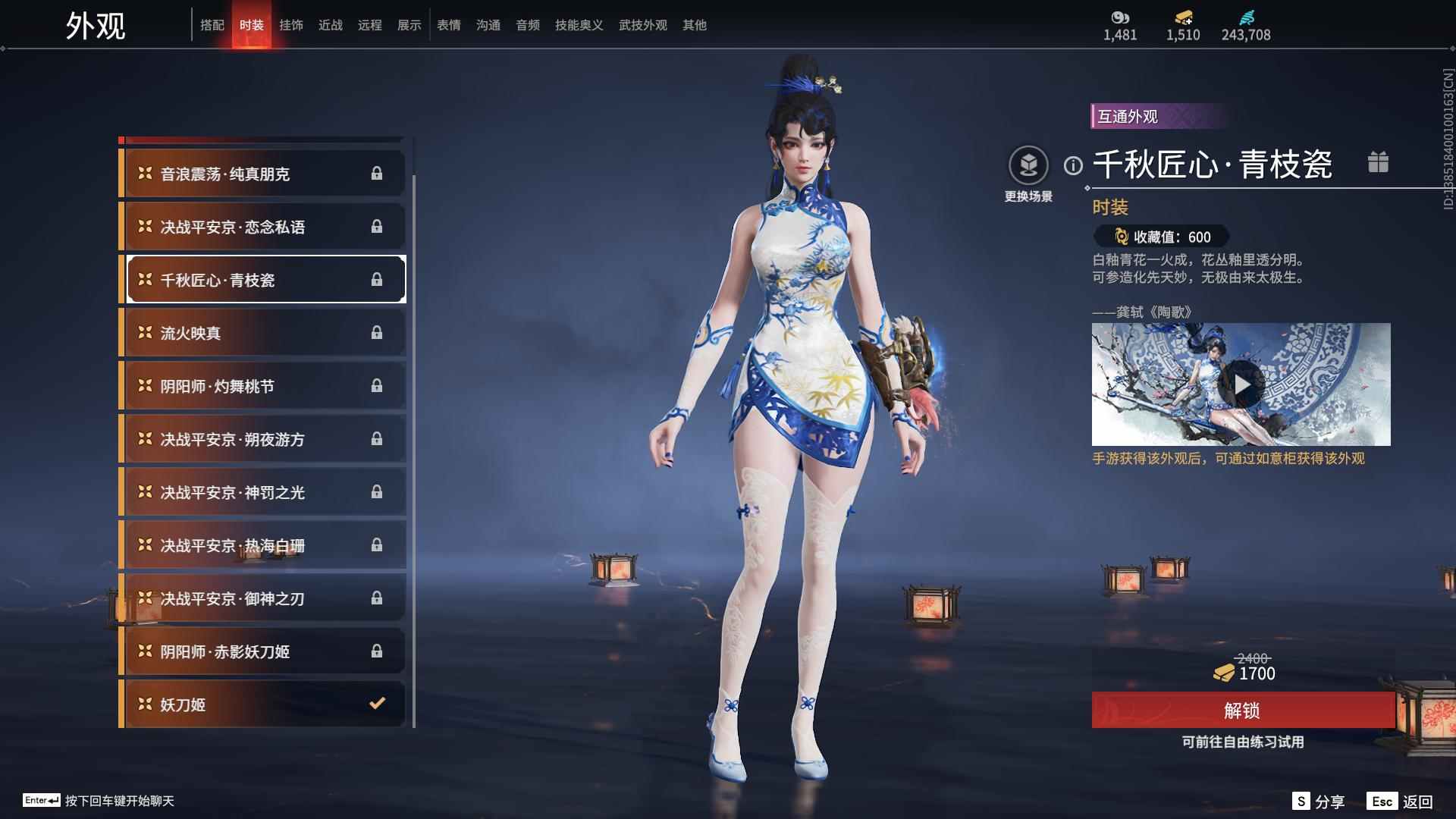Click the lock icon on 流火映真

pos(376,332)
